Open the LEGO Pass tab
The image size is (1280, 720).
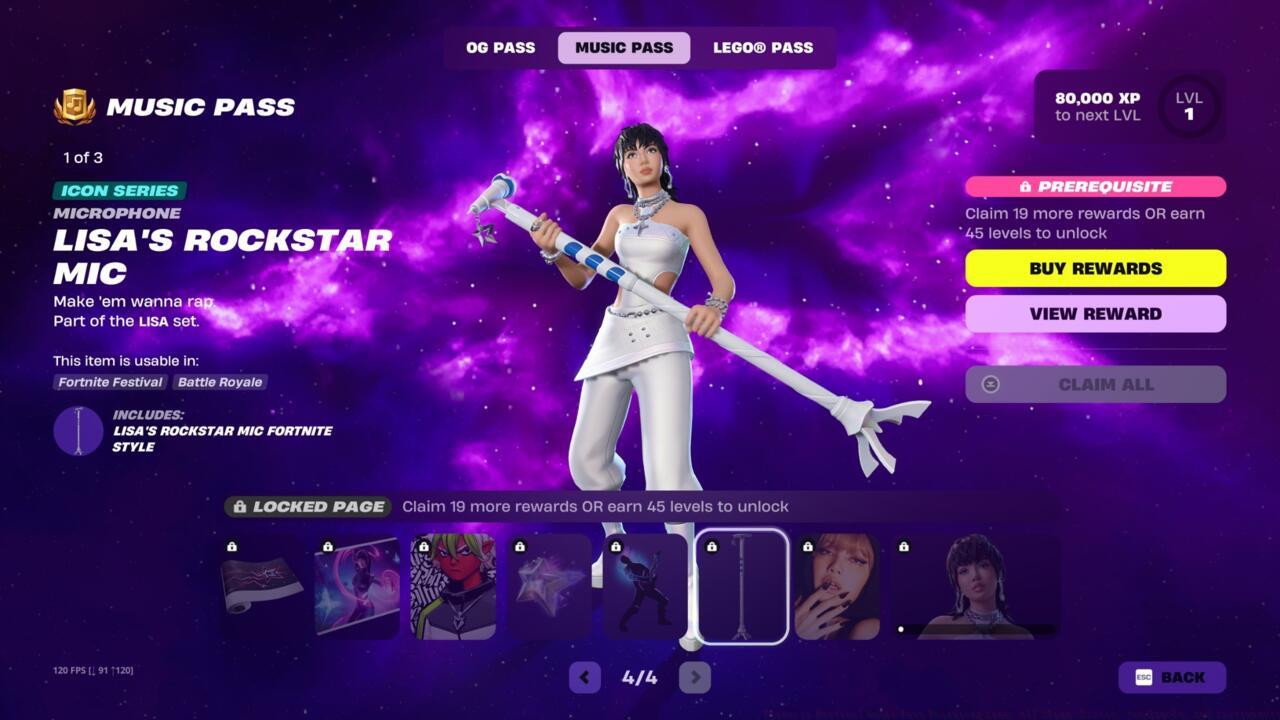click(765, 47)
